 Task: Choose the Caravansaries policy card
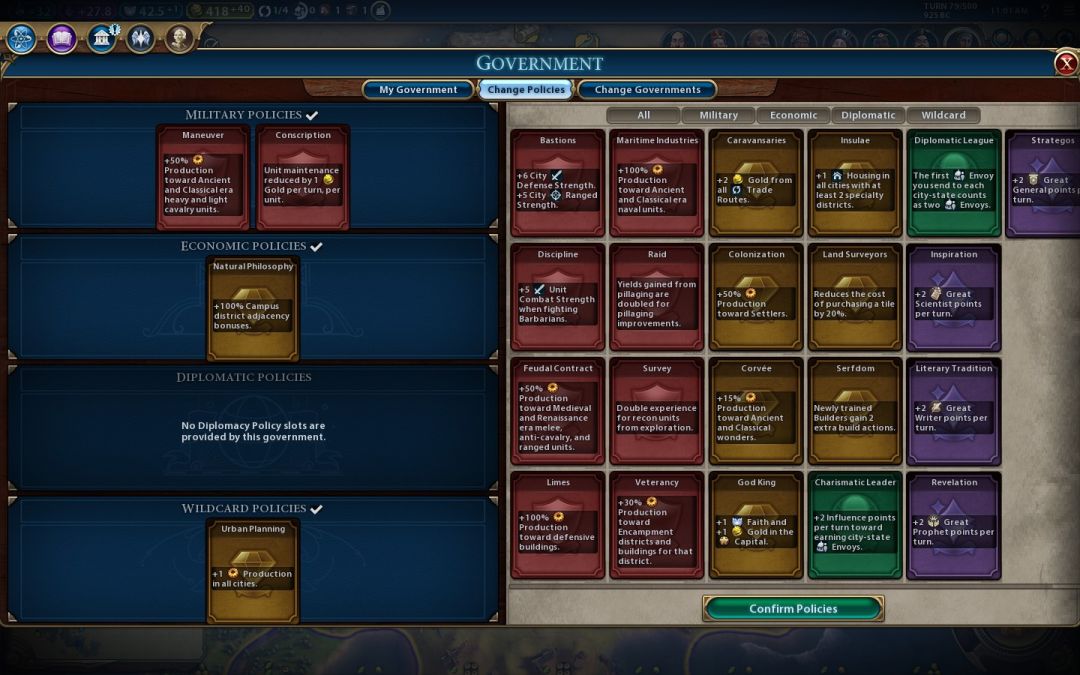756,183
